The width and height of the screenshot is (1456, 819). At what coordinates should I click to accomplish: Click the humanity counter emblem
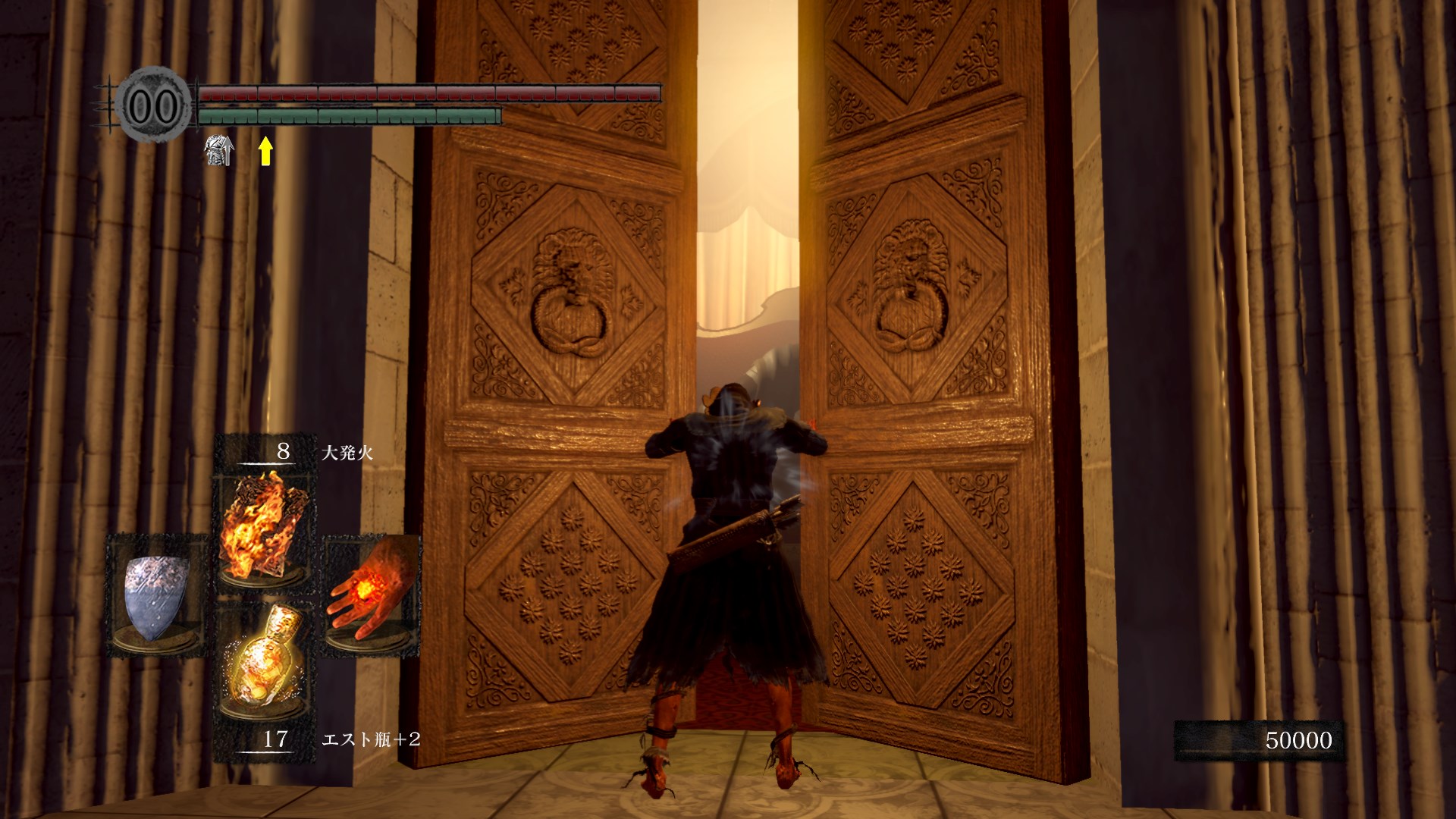point(153,106)
